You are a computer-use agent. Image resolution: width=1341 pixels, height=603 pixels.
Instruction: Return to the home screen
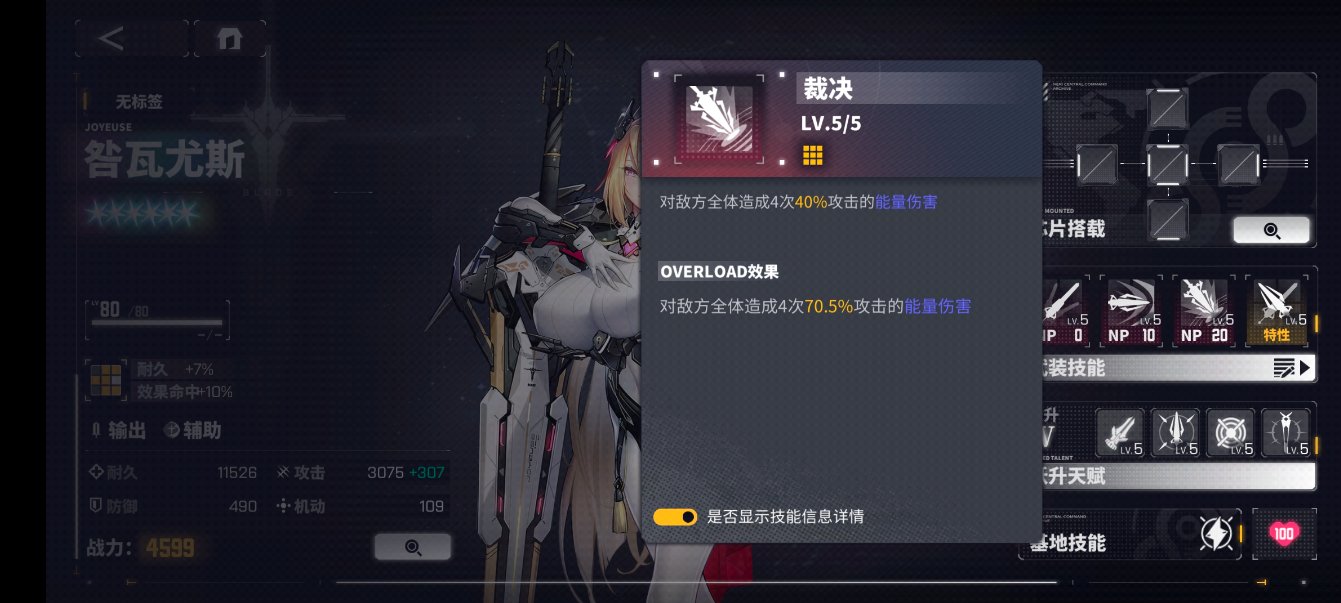(229, 39)
